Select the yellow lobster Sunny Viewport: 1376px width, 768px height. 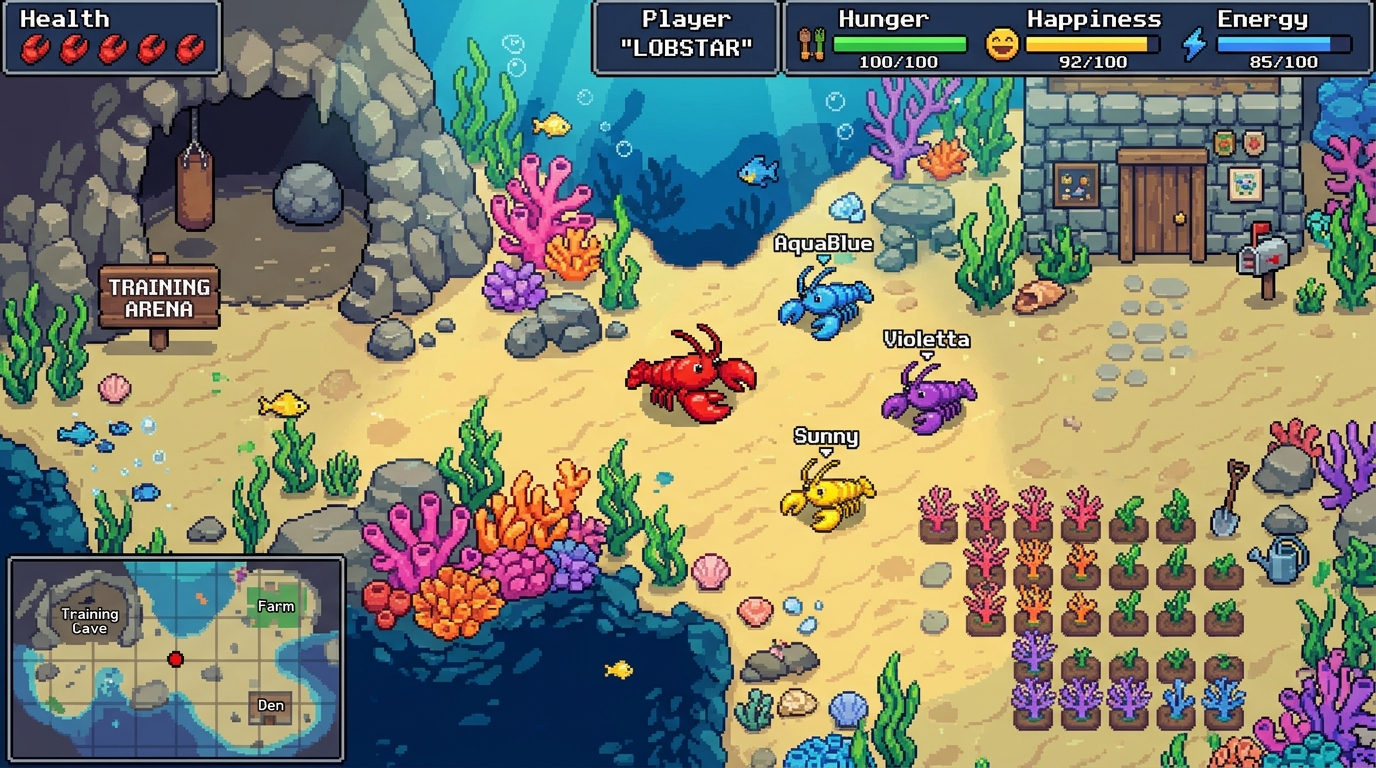[826, 495]
